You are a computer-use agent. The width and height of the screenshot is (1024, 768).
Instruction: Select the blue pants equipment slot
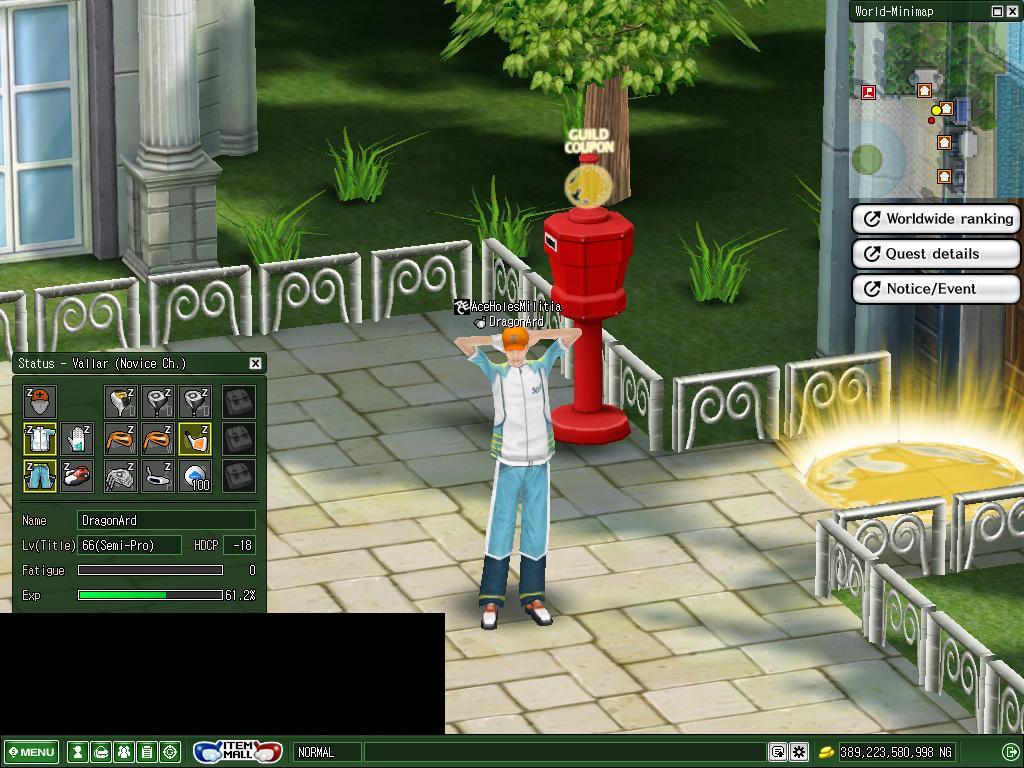tap(40, 476)
